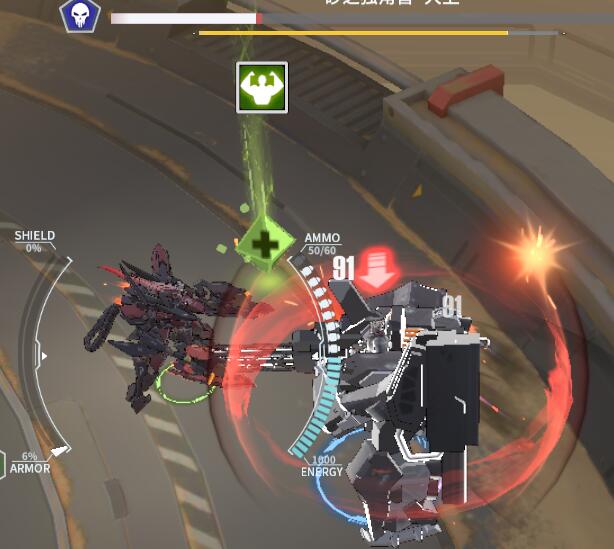Click the green muscle buff icon

point(262,87)
